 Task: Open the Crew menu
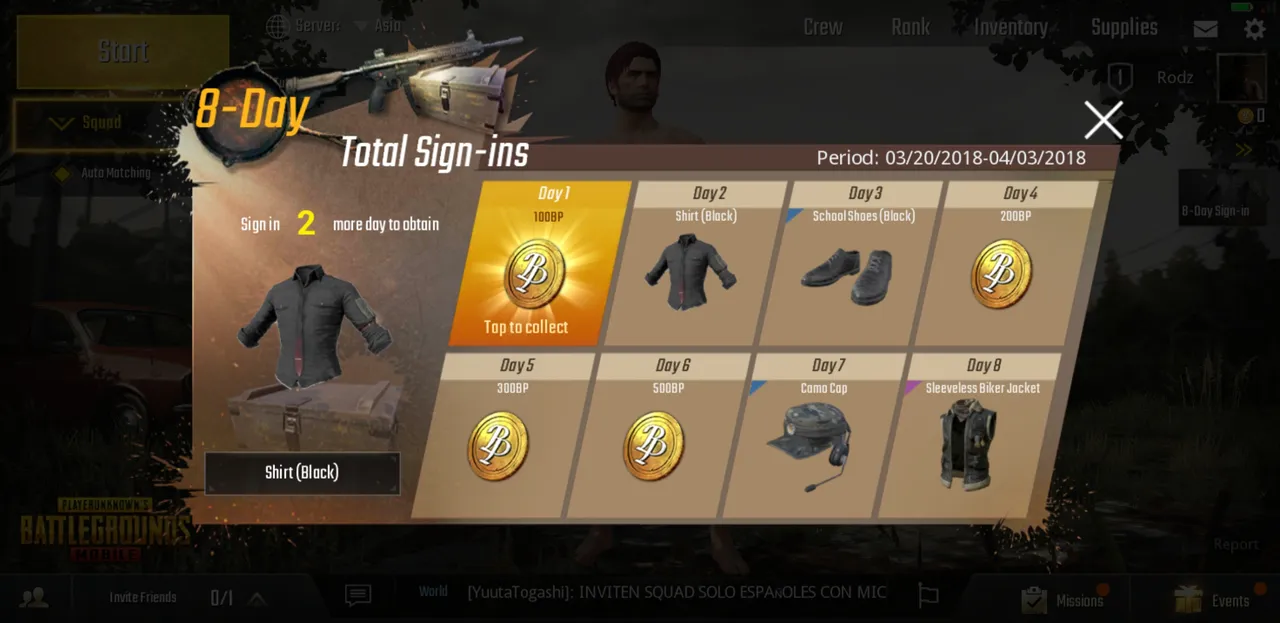coord(822,28)
